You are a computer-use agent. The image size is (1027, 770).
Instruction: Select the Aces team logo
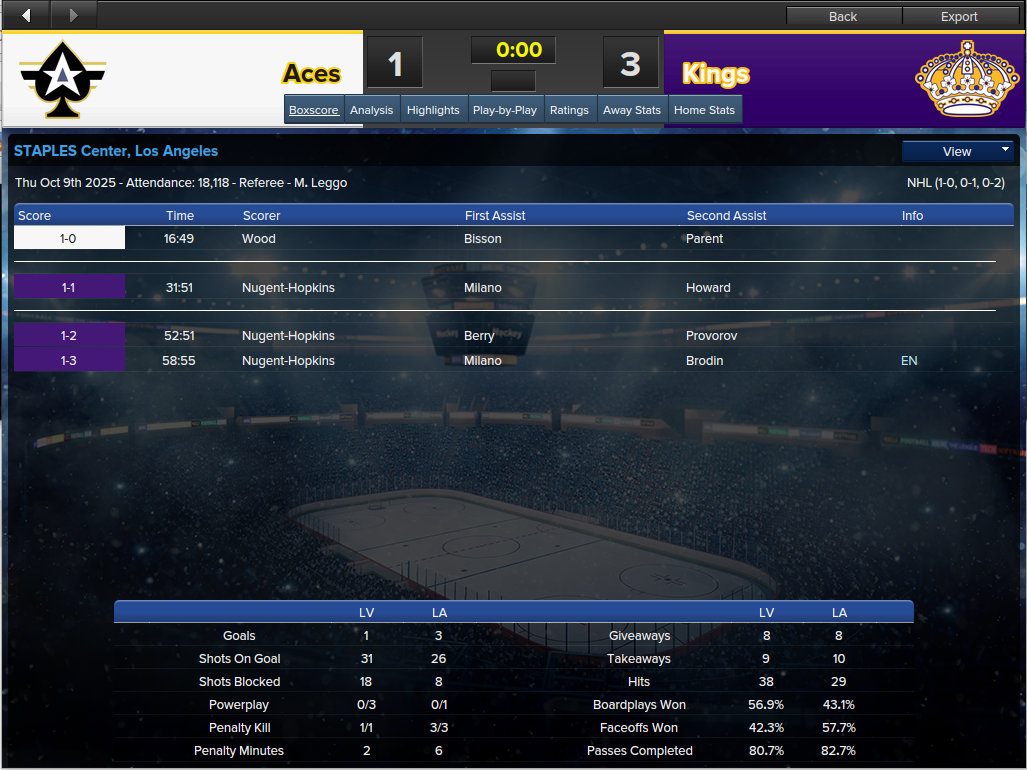click(x=62, y=78)
